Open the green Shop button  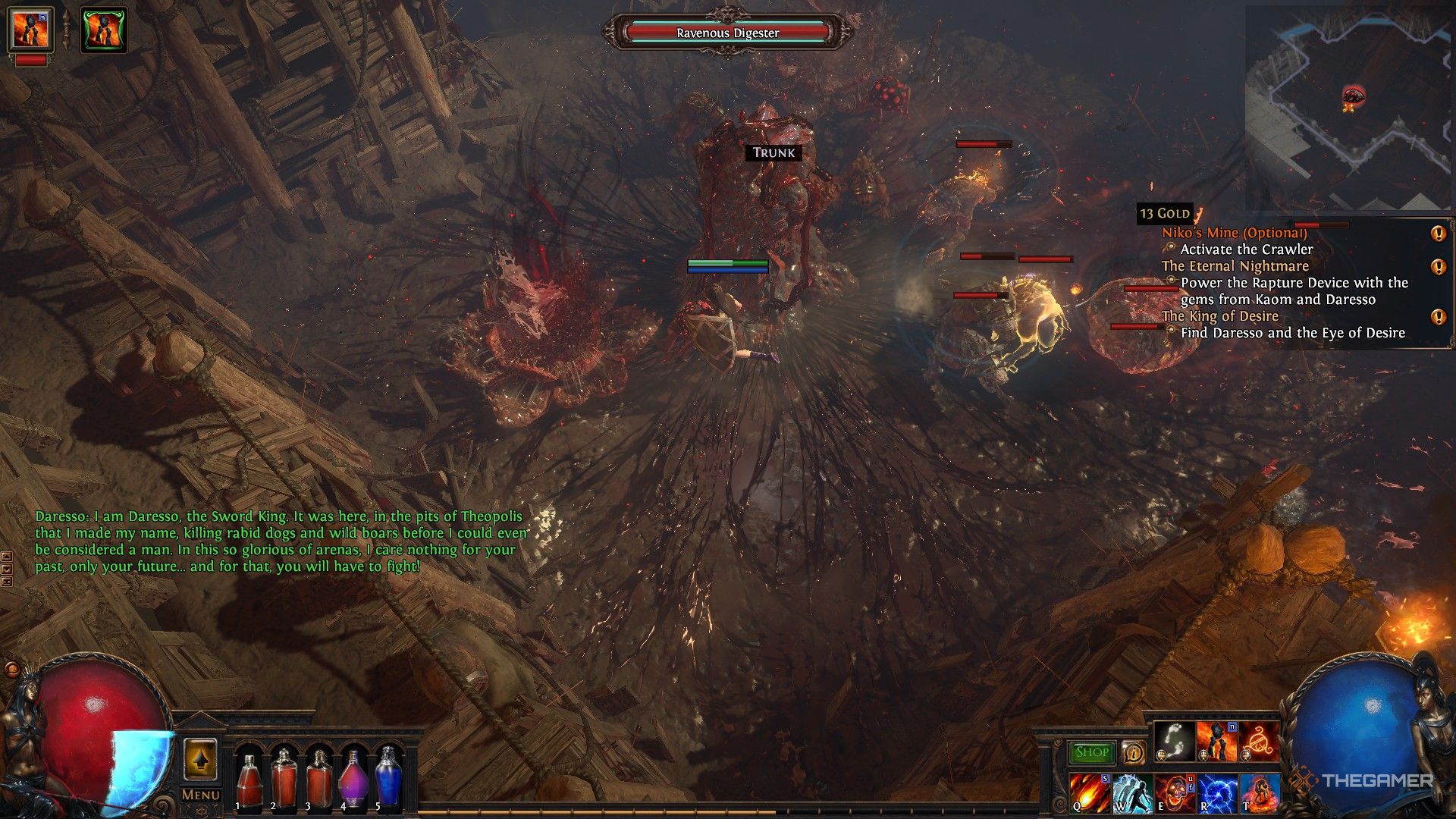click(1091, 752)
